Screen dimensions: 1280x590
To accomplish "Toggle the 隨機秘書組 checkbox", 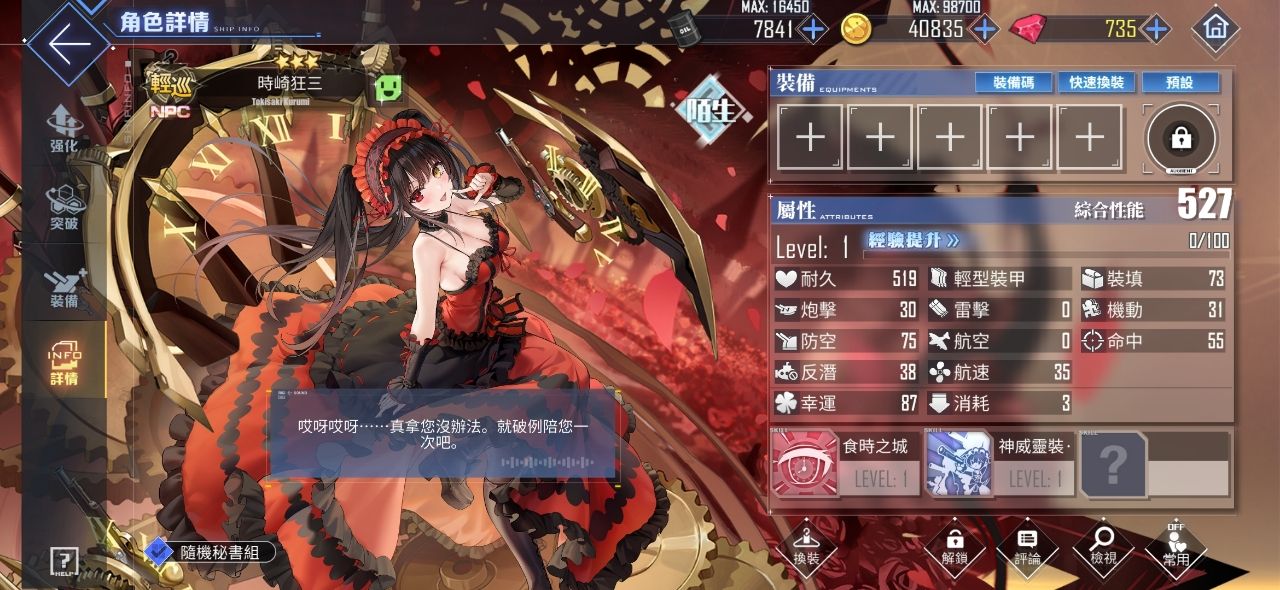I will (159, 551).
